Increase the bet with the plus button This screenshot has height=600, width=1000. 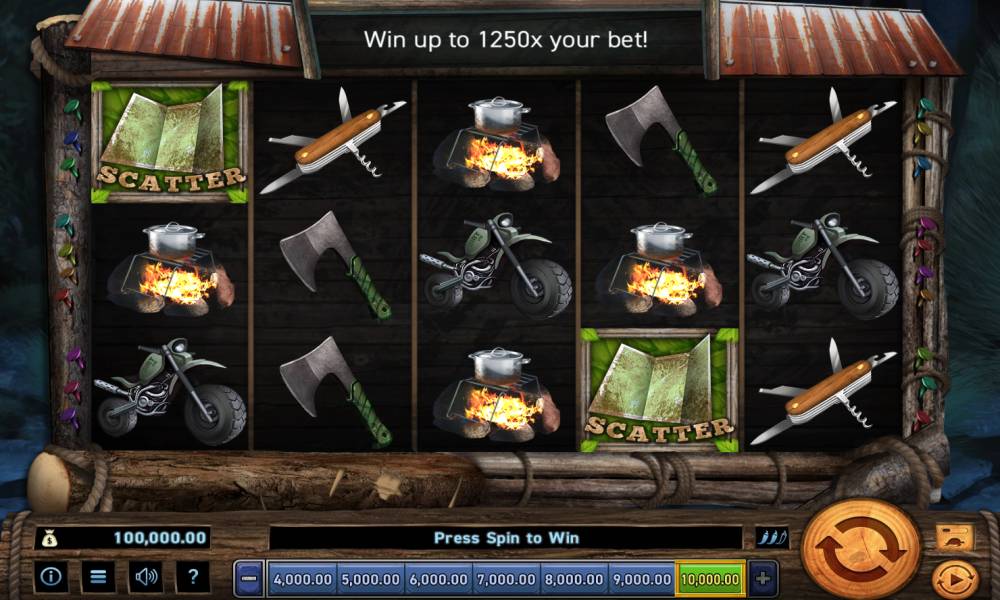762,578
